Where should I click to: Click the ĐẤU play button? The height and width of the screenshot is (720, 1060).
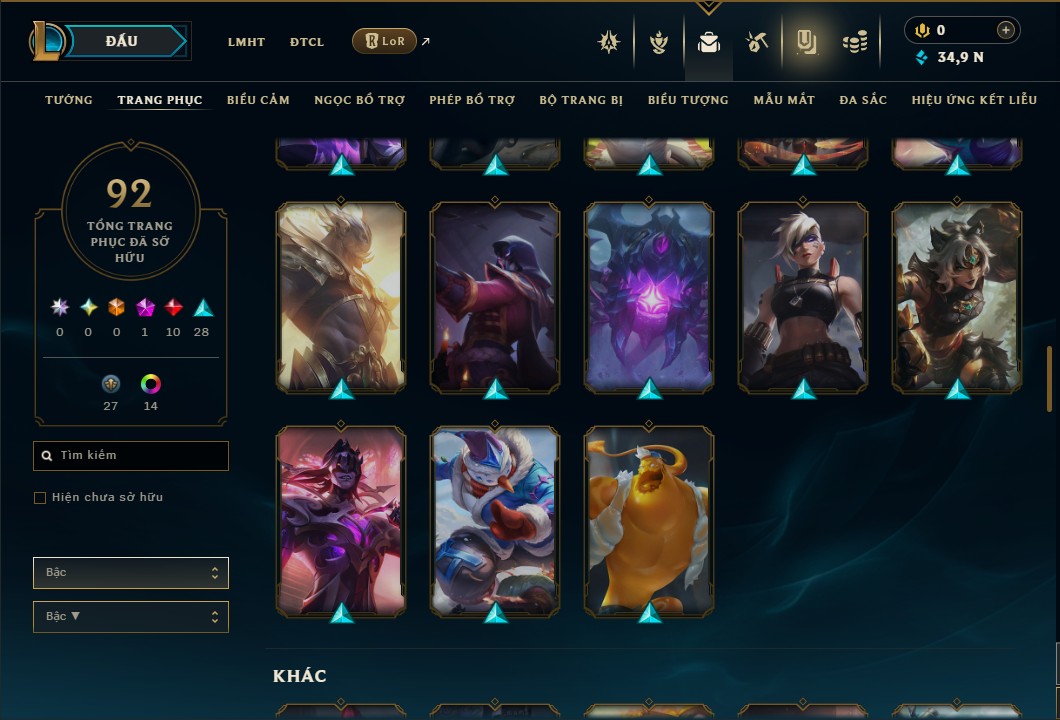click(122, 41)
